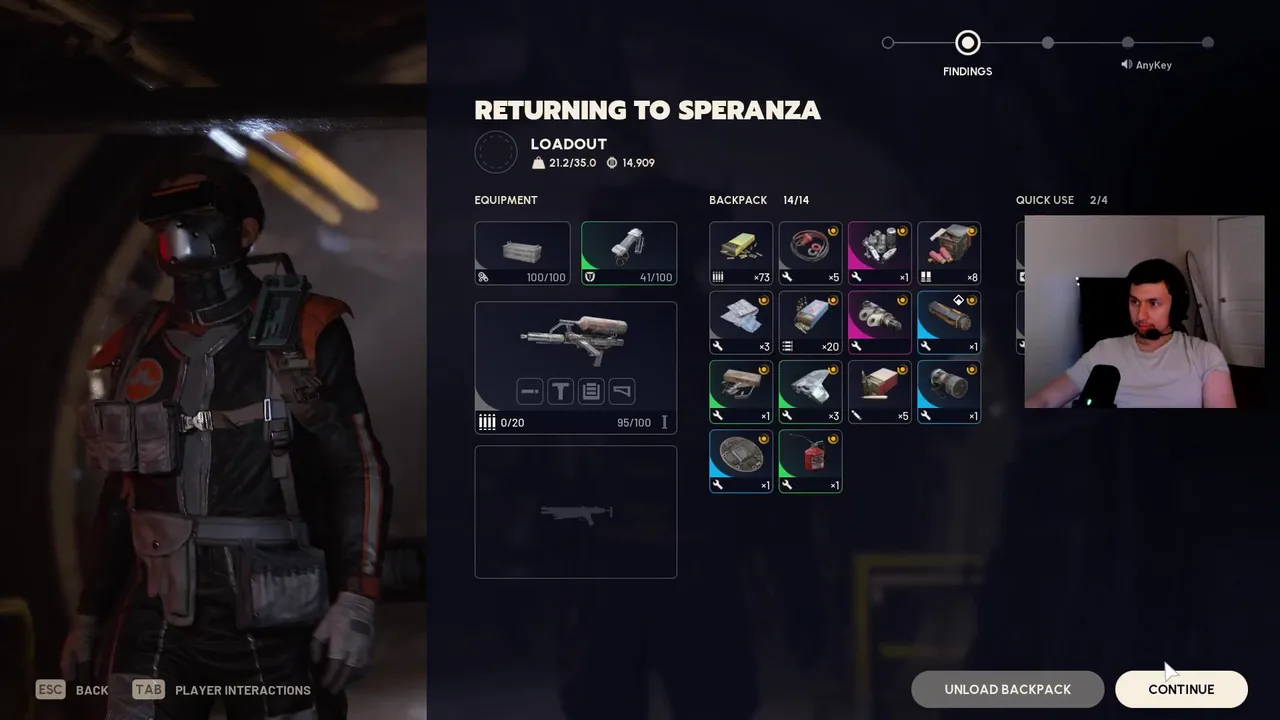Click the weapon's stock attachment slot
1280x720 pixels.
622,391
